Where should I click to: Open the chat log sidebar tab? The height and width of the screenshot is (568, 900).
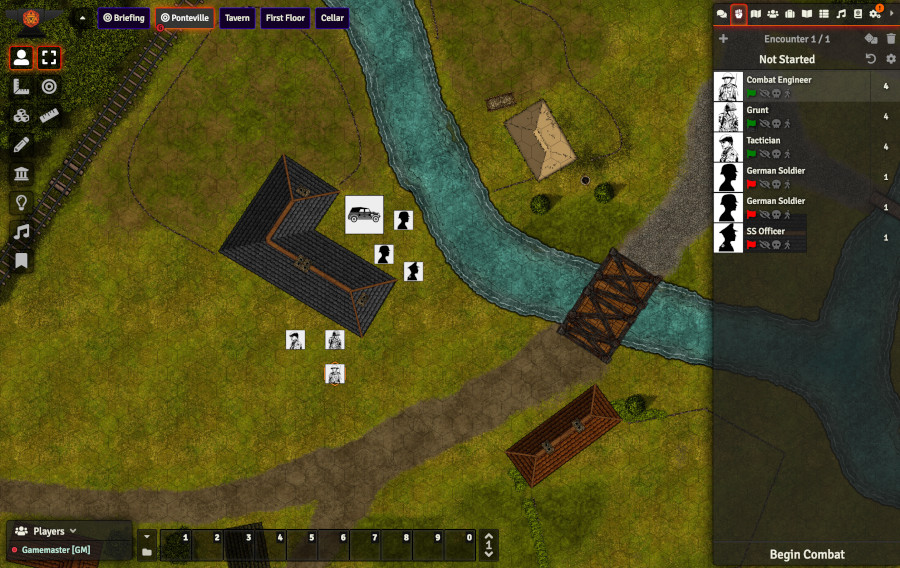point(722,14)
